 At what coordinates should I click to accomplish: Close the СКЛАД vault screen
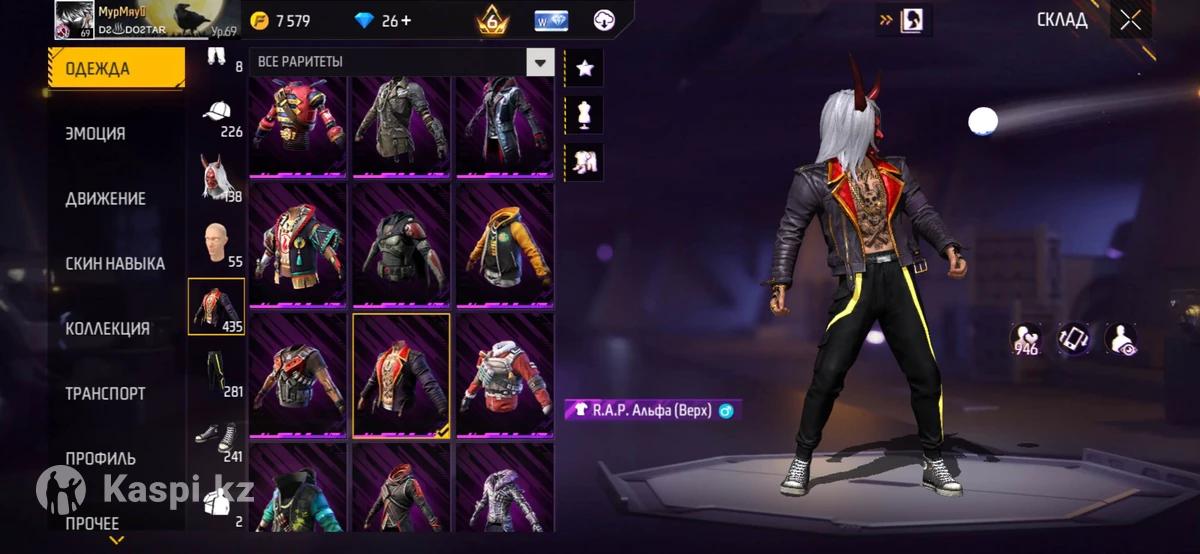(x=1131, y=20)
